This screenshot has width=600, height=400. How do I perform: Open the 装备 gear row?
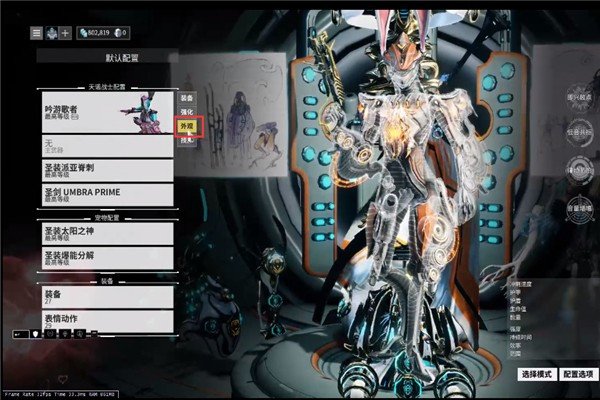(x=106, y=297)
